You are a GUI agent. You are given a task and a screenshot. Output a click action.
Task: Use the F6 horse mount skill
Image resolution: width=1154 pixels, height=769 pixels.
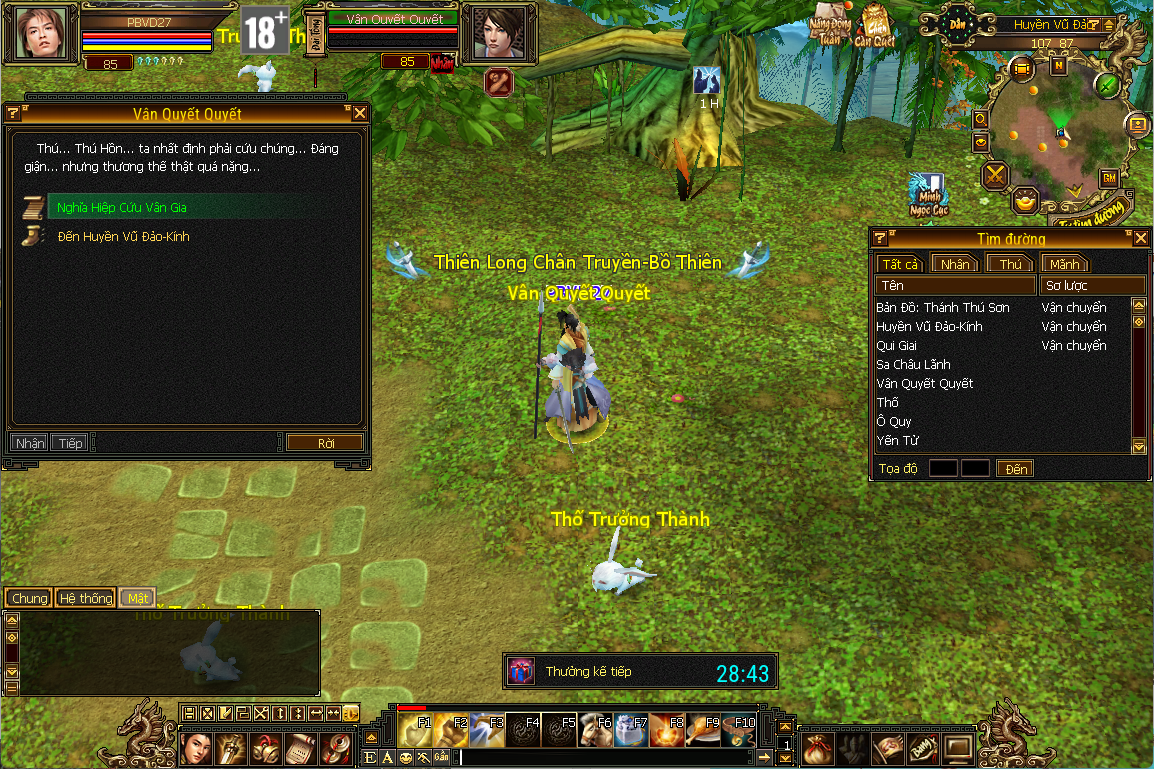[598, 730]
